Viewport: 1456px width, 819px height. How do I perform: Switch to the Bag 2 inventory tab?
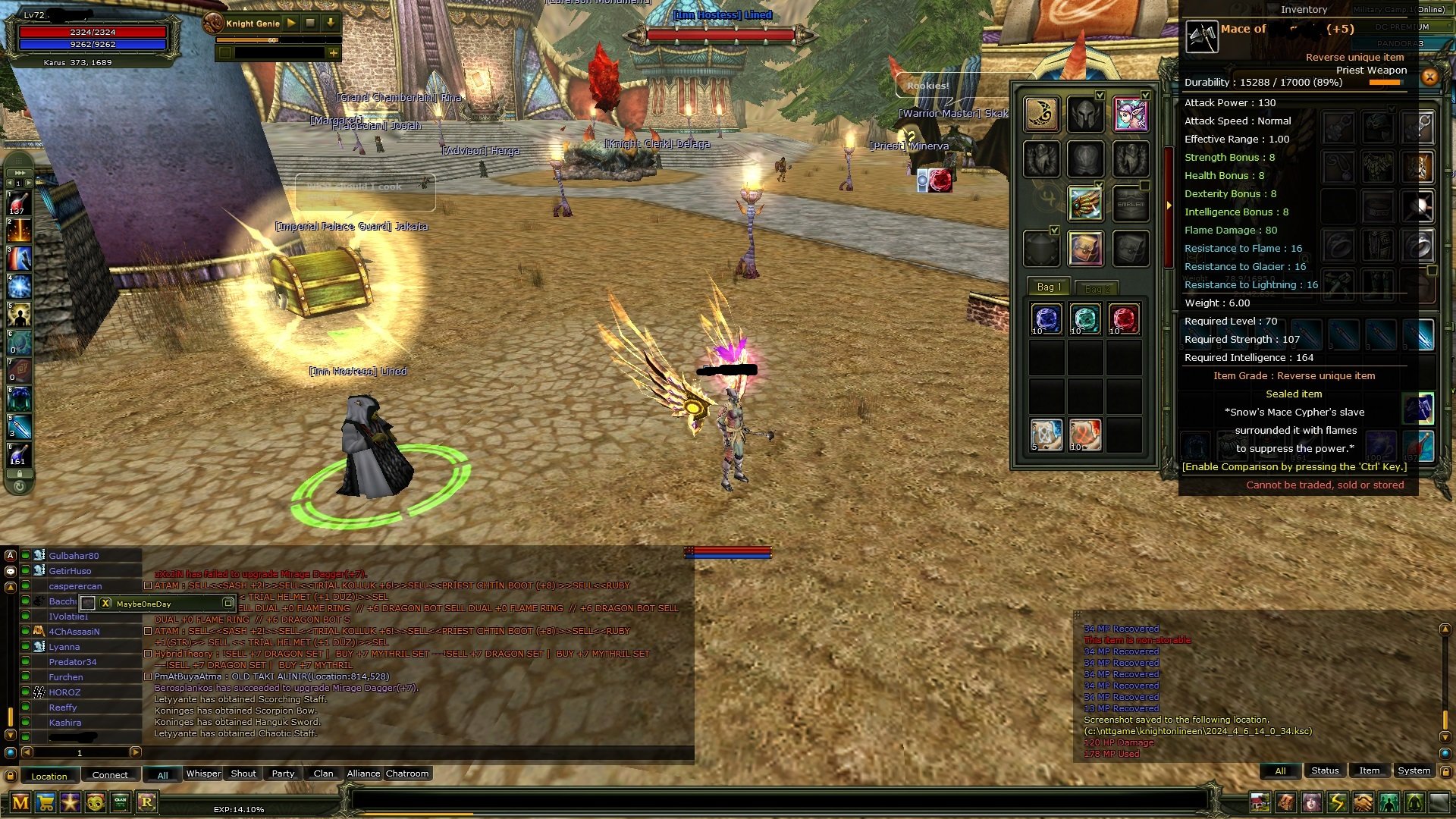pos(1098,287)
